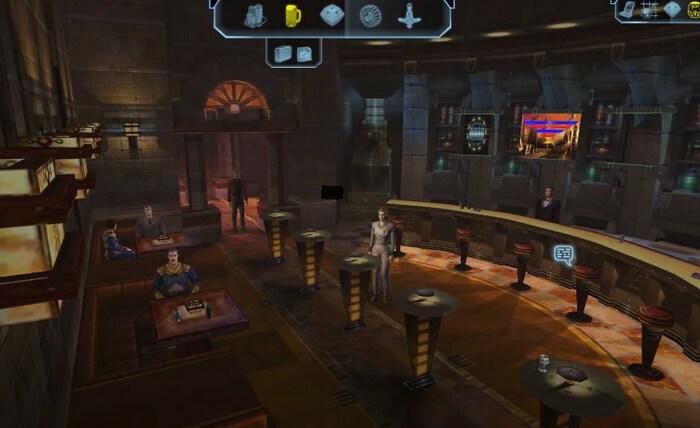This screenshot has height=428, width=700.
Task: Open the handheld device icon in the corner panel
Action: click(x=629, y=9)
